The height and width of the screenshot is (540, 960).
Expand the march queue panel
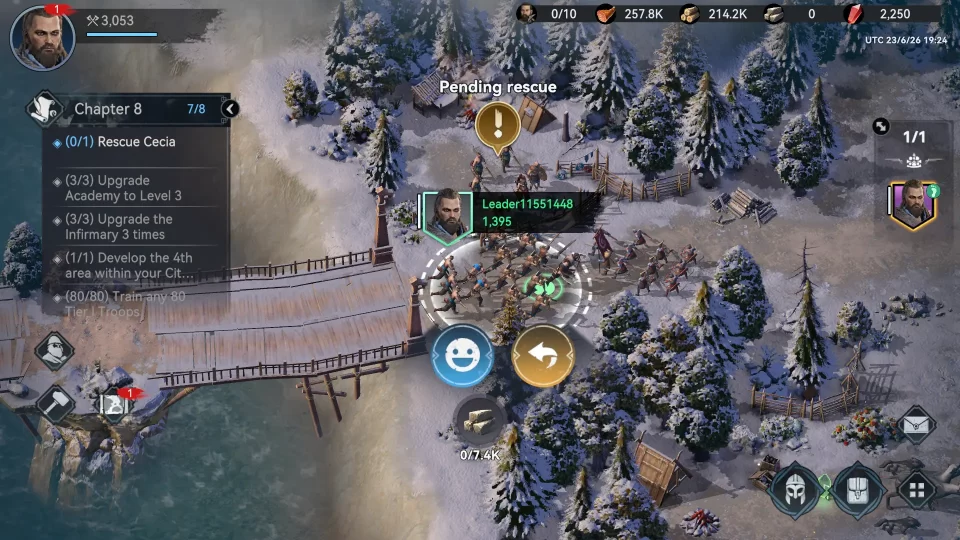tap(881, 127)
